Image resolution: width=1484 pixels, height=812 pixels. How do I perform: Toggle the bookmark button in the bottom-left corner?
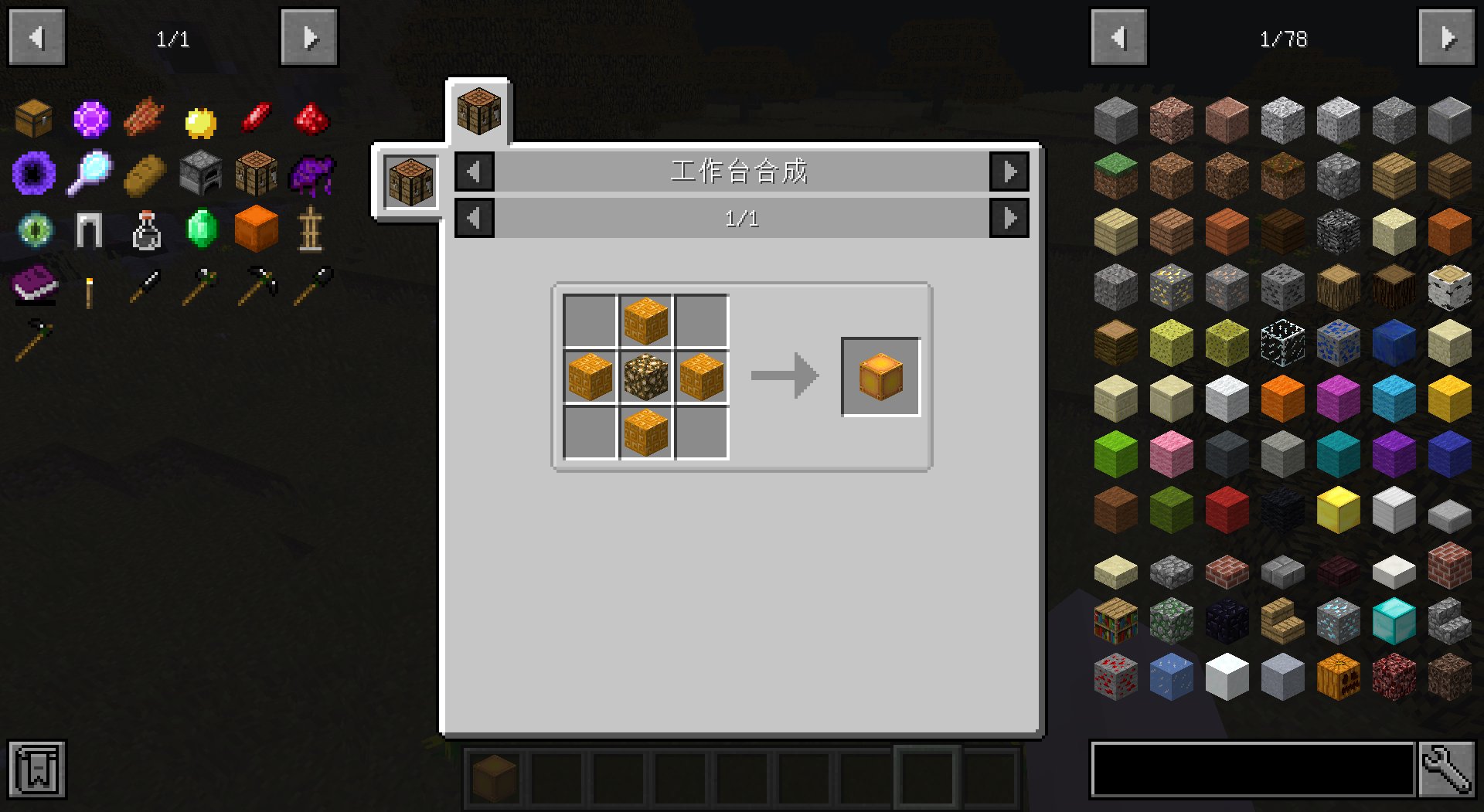coord(37,769)
